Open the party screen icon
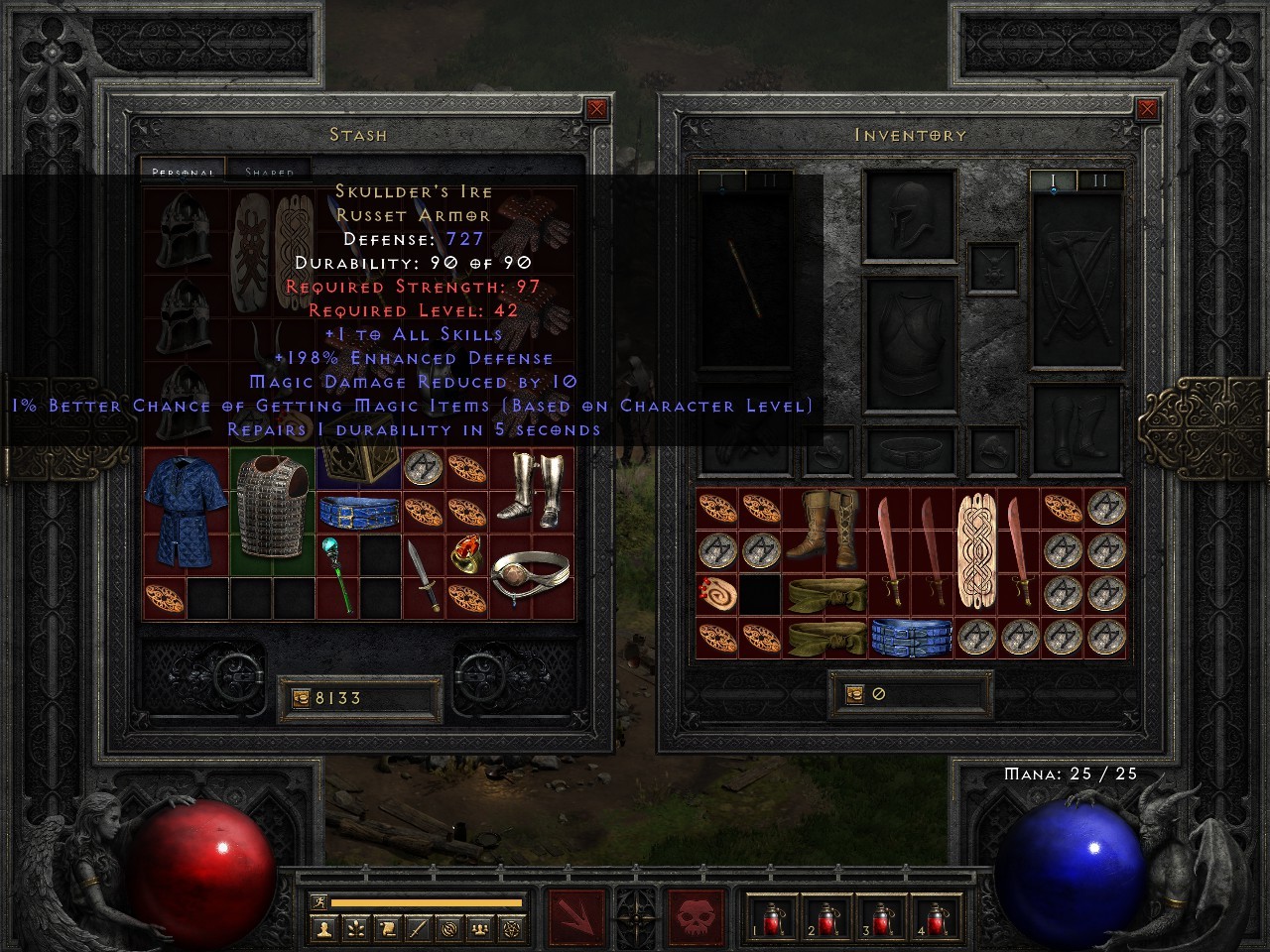1270x952 pixels. (x=479, y=928)
